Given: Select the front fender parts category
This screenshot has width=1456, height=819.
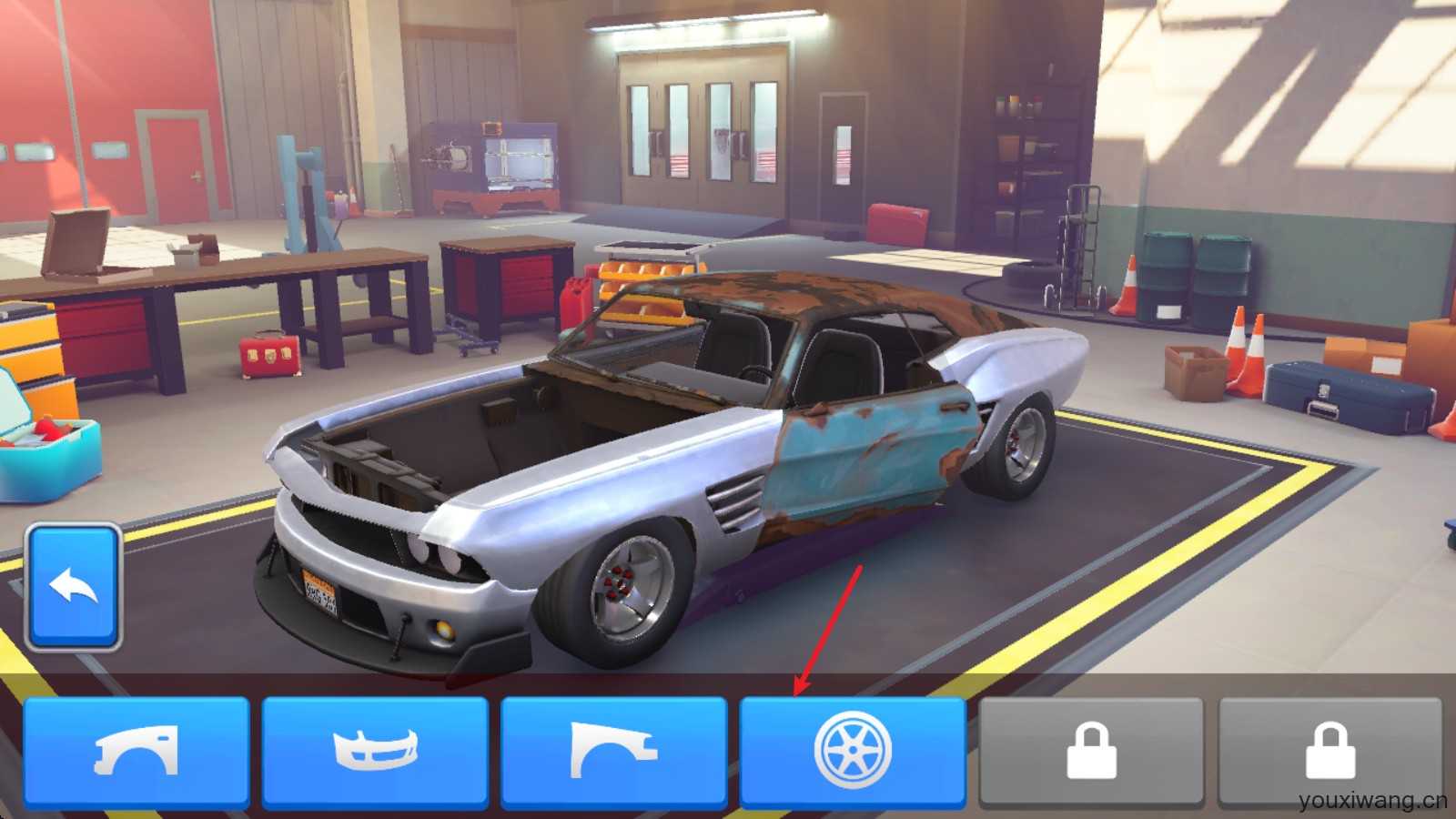Looking at the screenshot, I should click(x=136, y=753).
